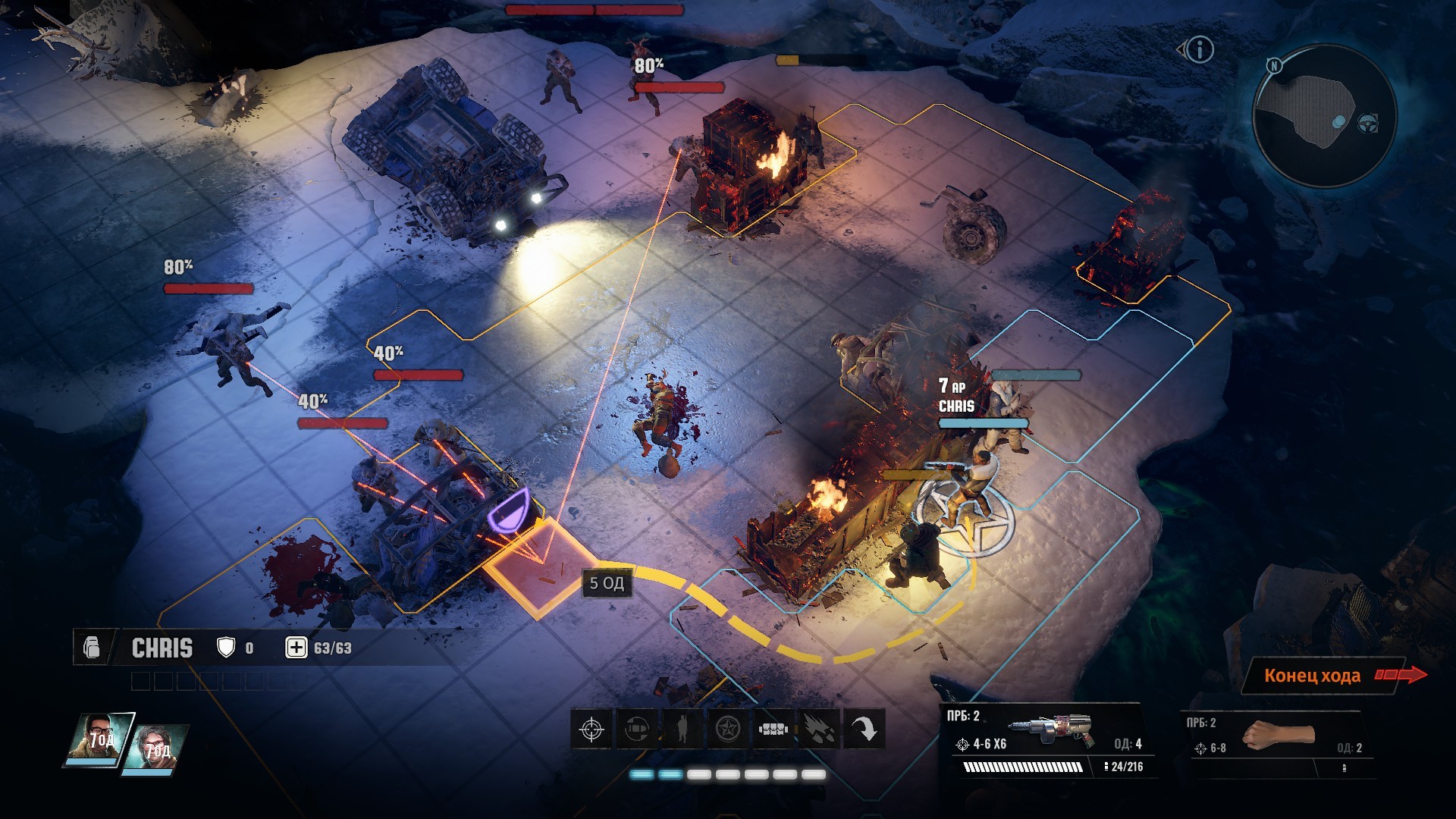The height and width of the screenshot is (819, 1456).
Task: Trigger the bullet burst ability
Action: point(819,730)
